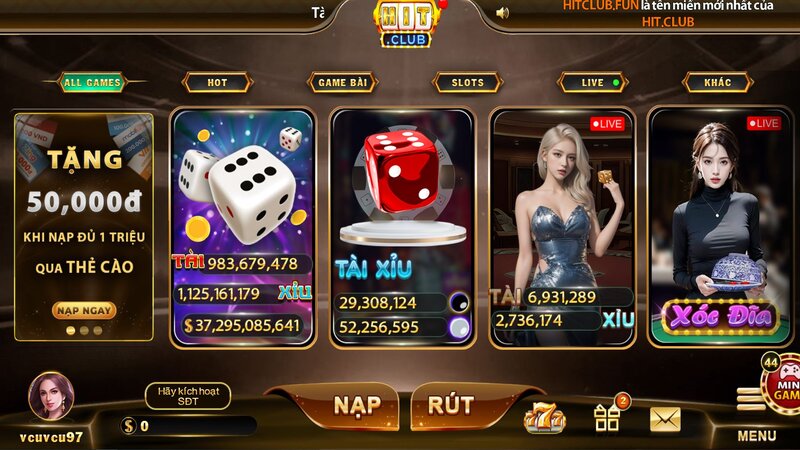The height and width of the screenshot is (450, 800).
Task: Select the GAME BÀI category tab
Action: (x=342, y=83)
